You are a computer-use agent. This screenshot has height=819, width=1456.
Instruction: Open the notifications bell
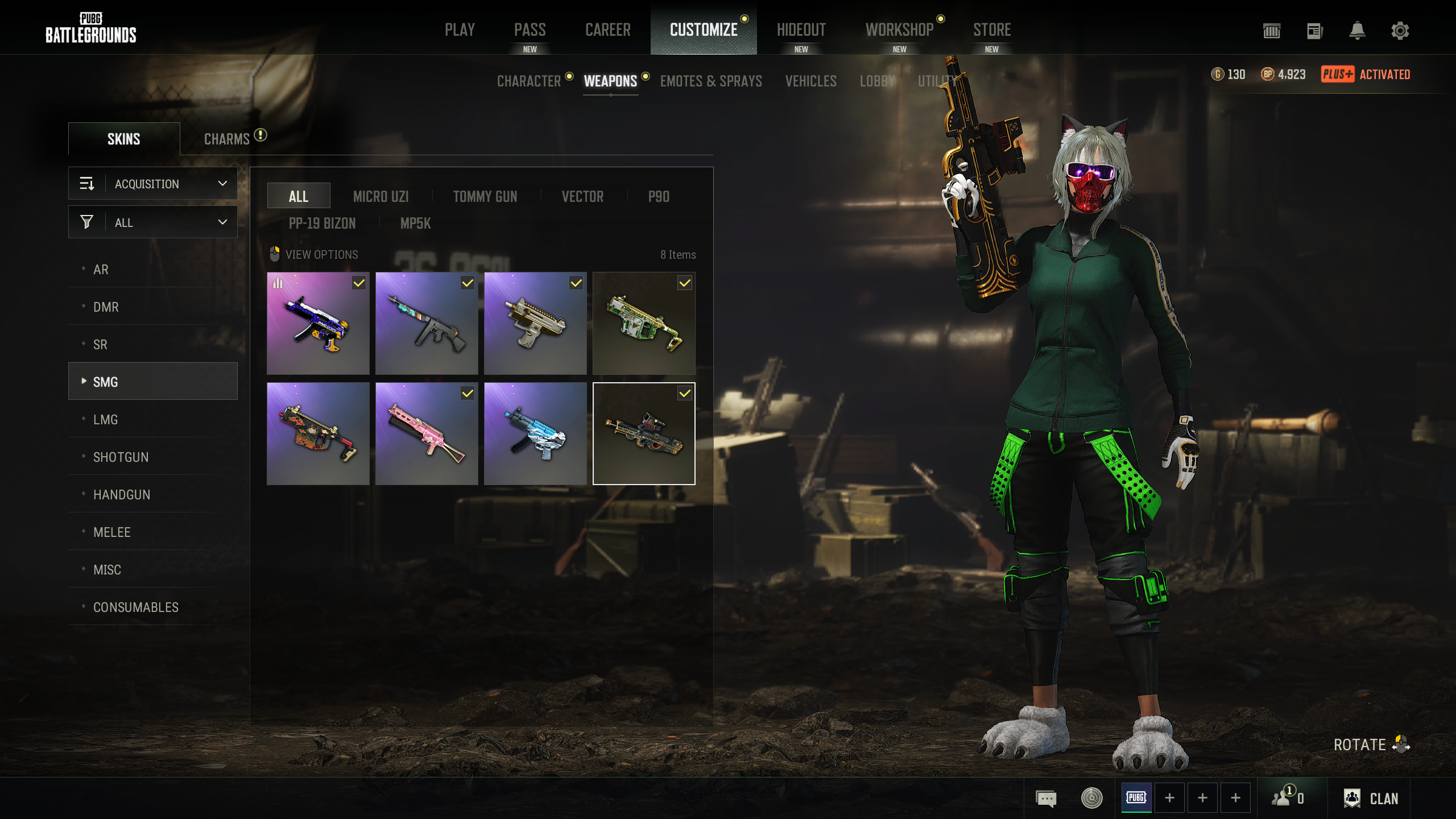point(1357,31)
